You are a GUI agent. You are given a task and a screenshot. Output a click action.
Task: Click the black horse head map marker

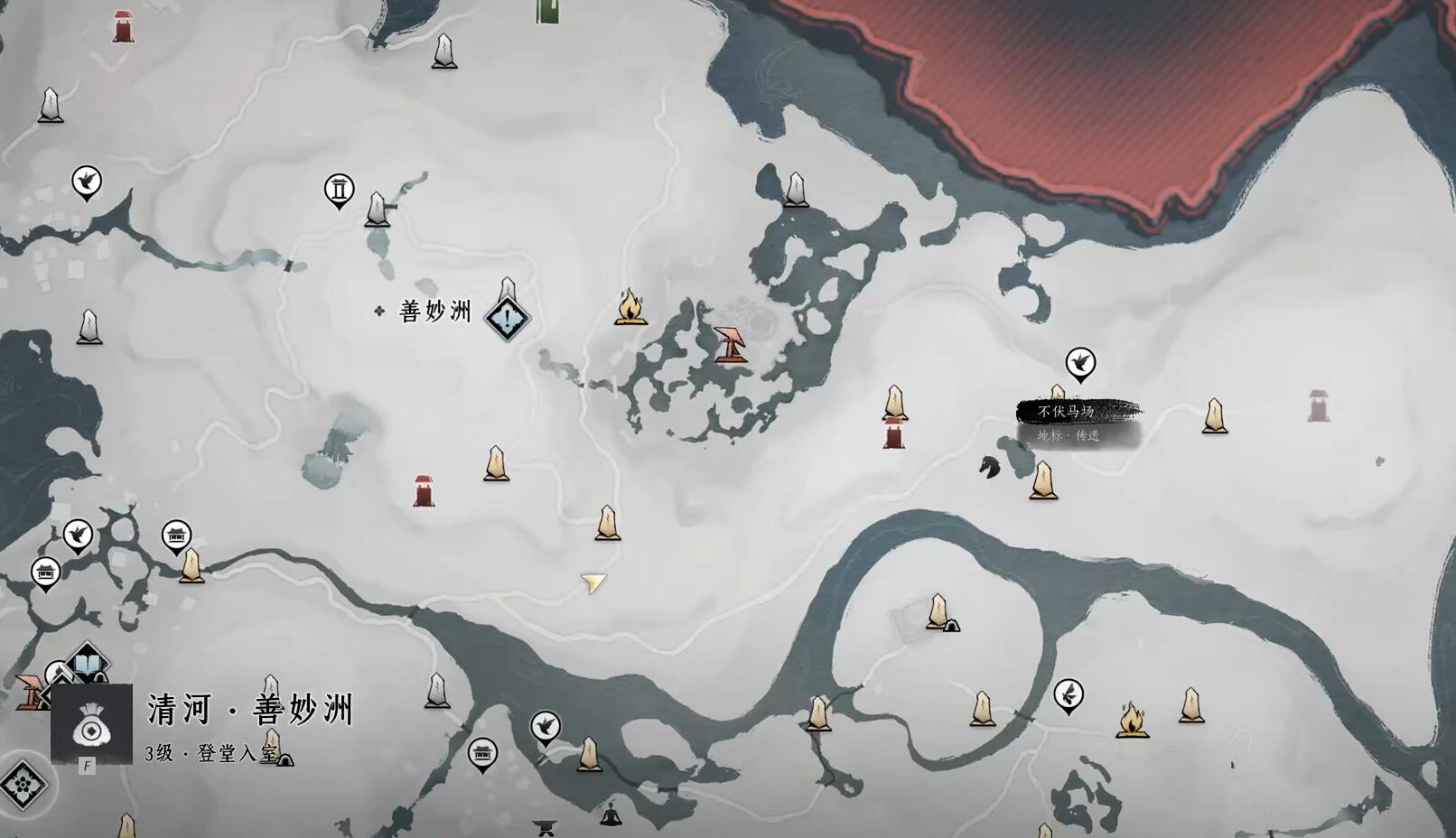click(990, 467)
